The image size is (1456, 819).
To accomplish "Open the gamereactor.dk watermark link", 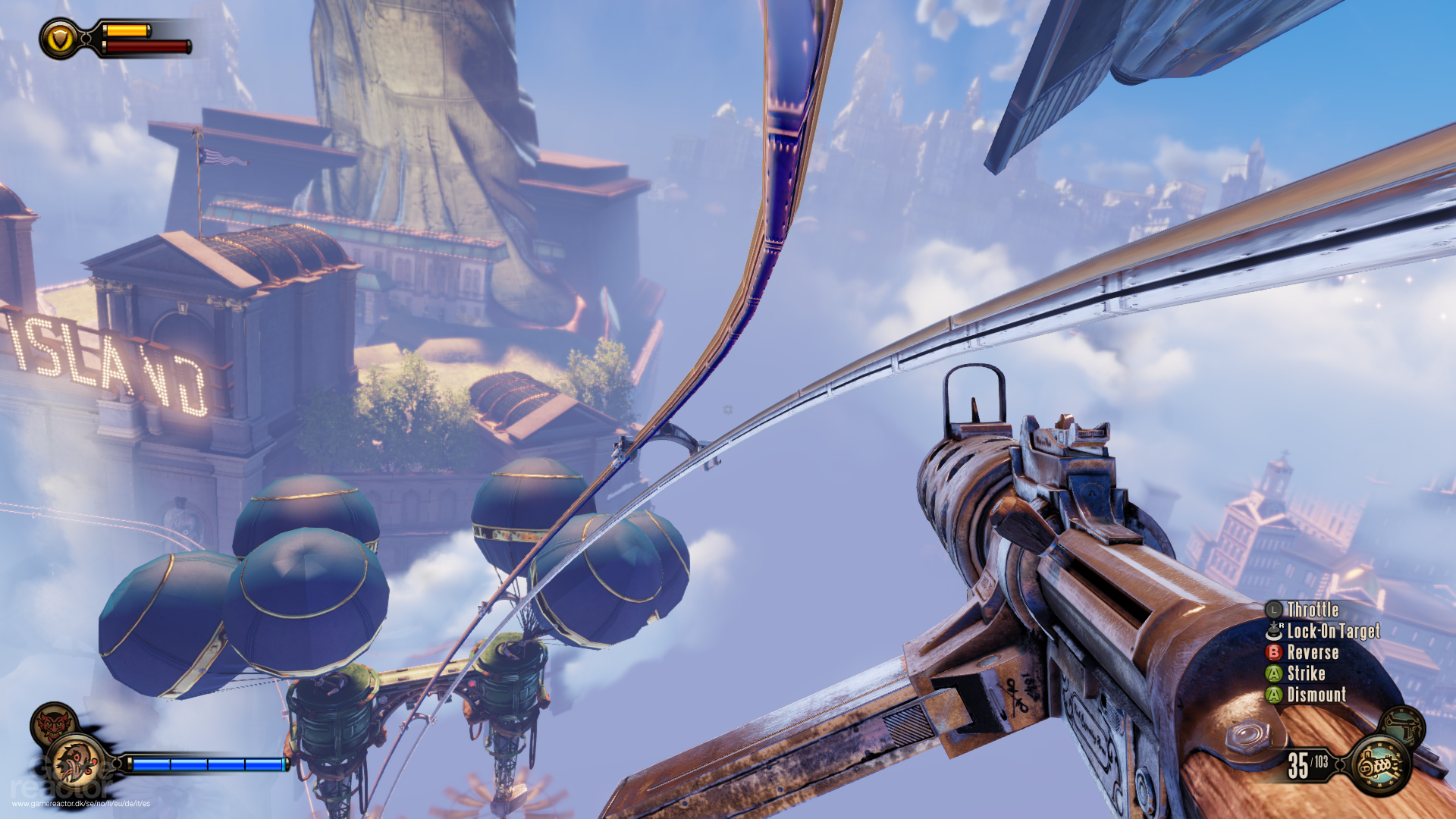I will click(x=80, y=803).
